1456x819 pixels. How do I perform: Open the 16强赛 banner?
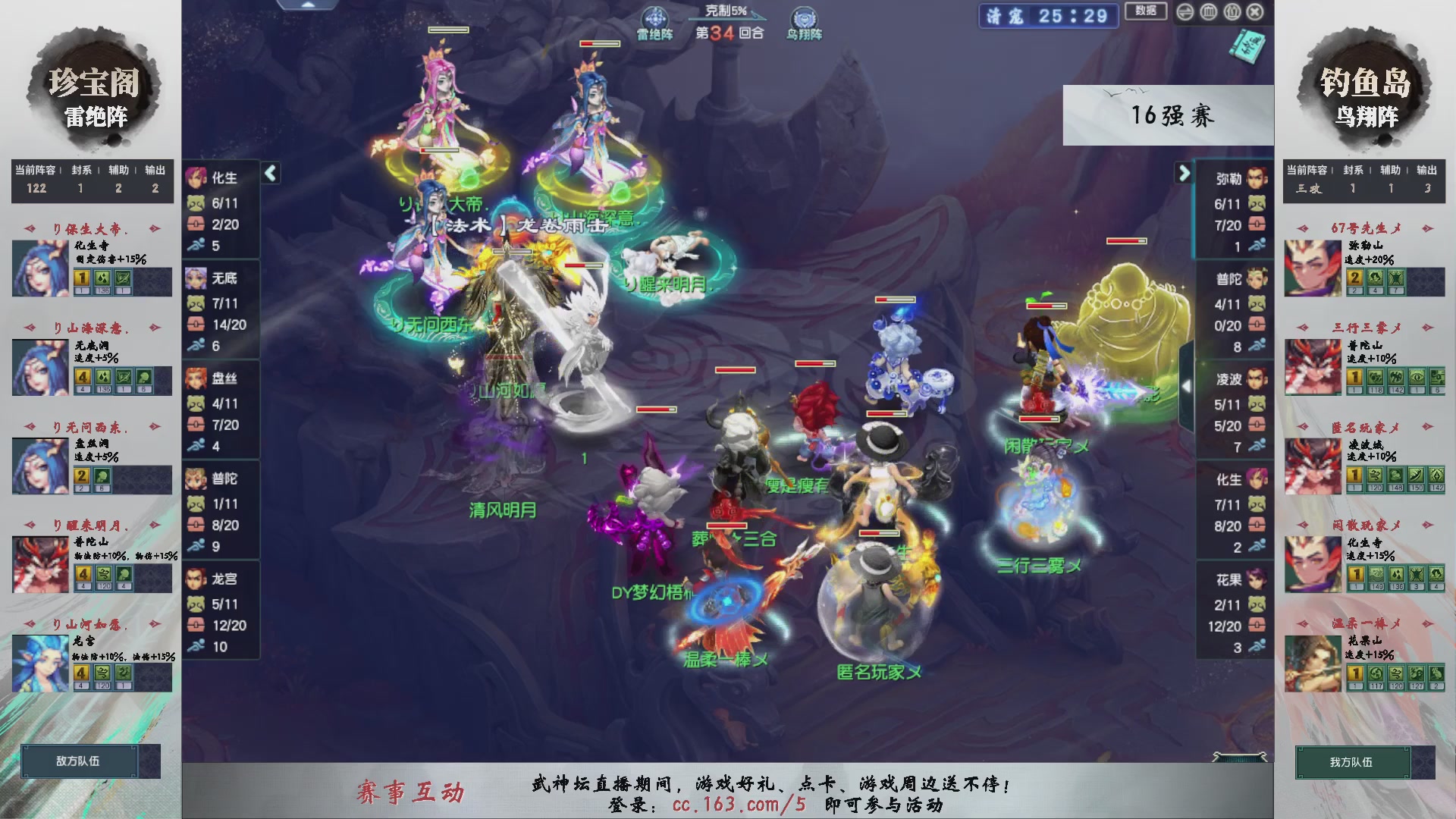(x=1172, y=115)
